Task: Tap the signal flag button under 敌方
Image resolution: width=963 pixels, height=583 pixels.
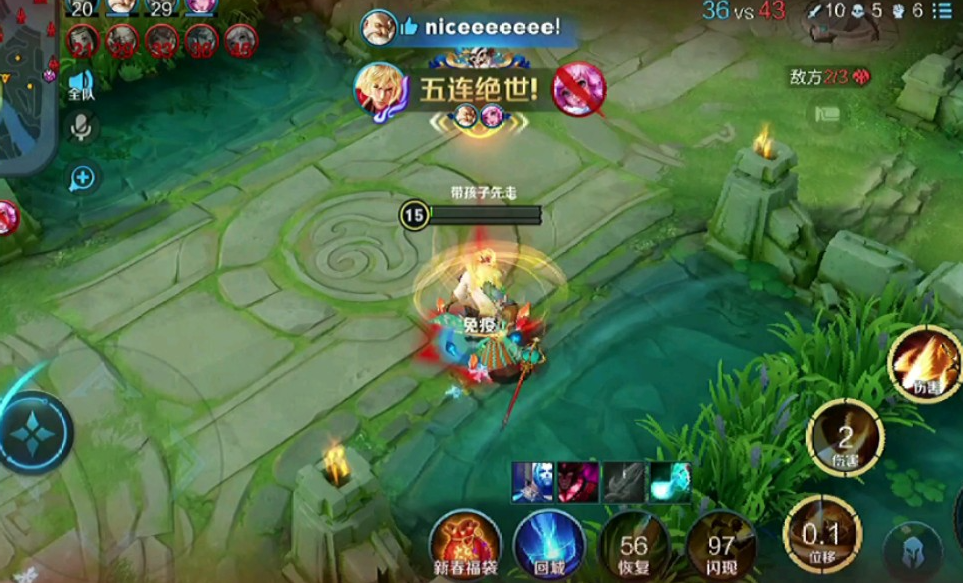Action: point(826,113)
